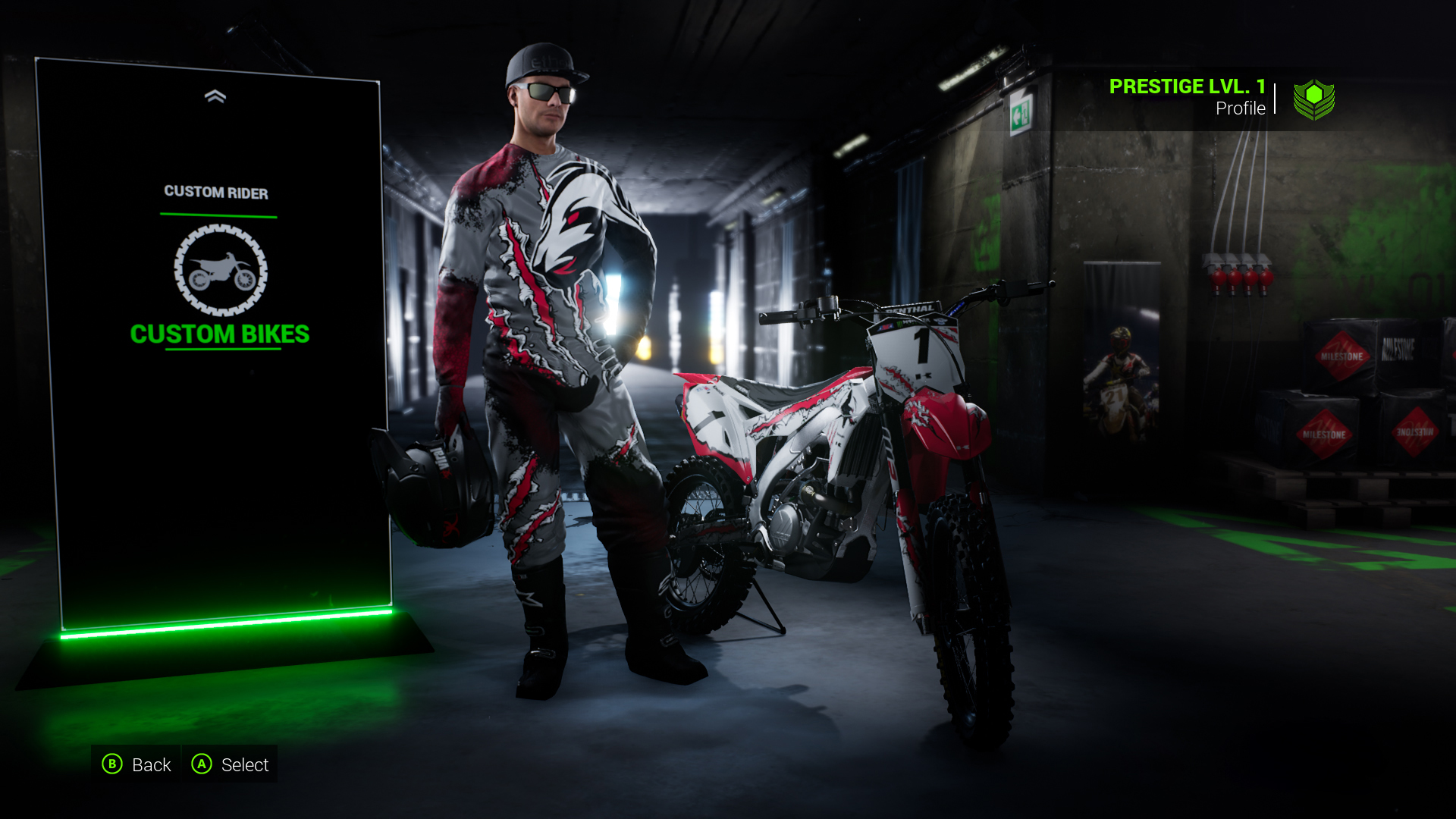Toggle to the Custom Rider category
The image size is (1456, 819).
[x=216, y=193]
